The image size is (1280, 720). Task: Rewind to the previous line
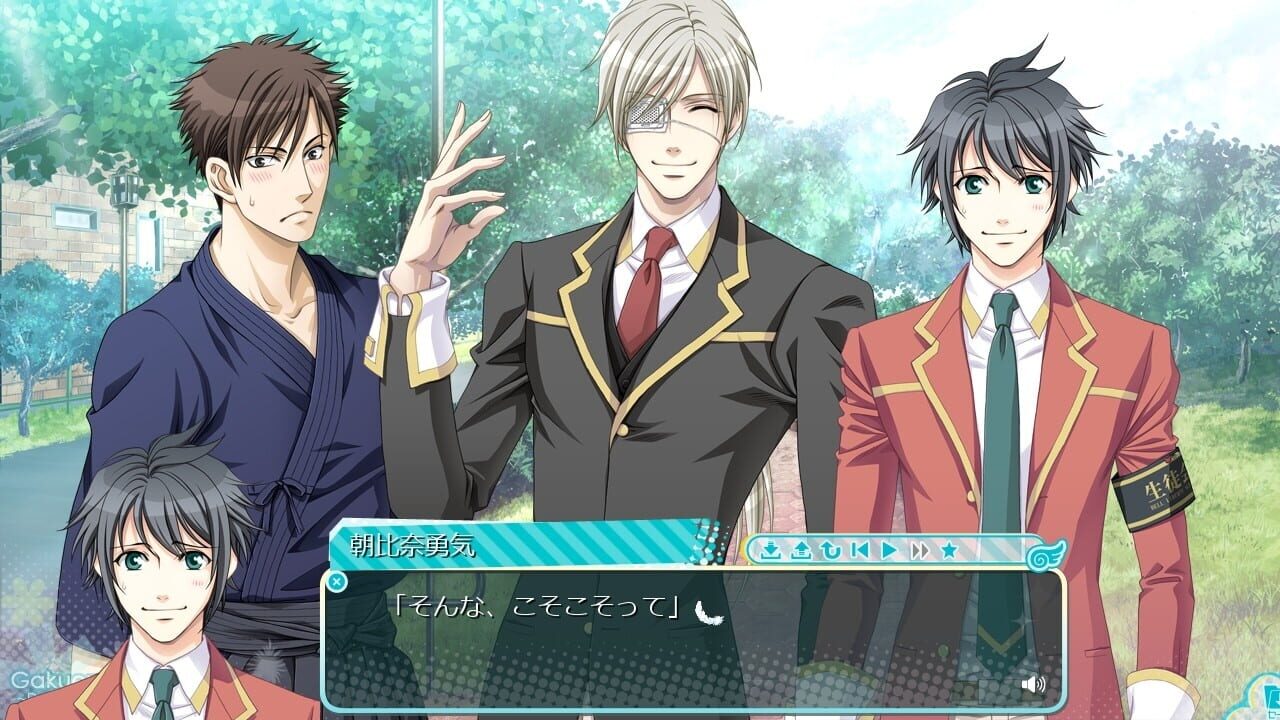[831, 552]
